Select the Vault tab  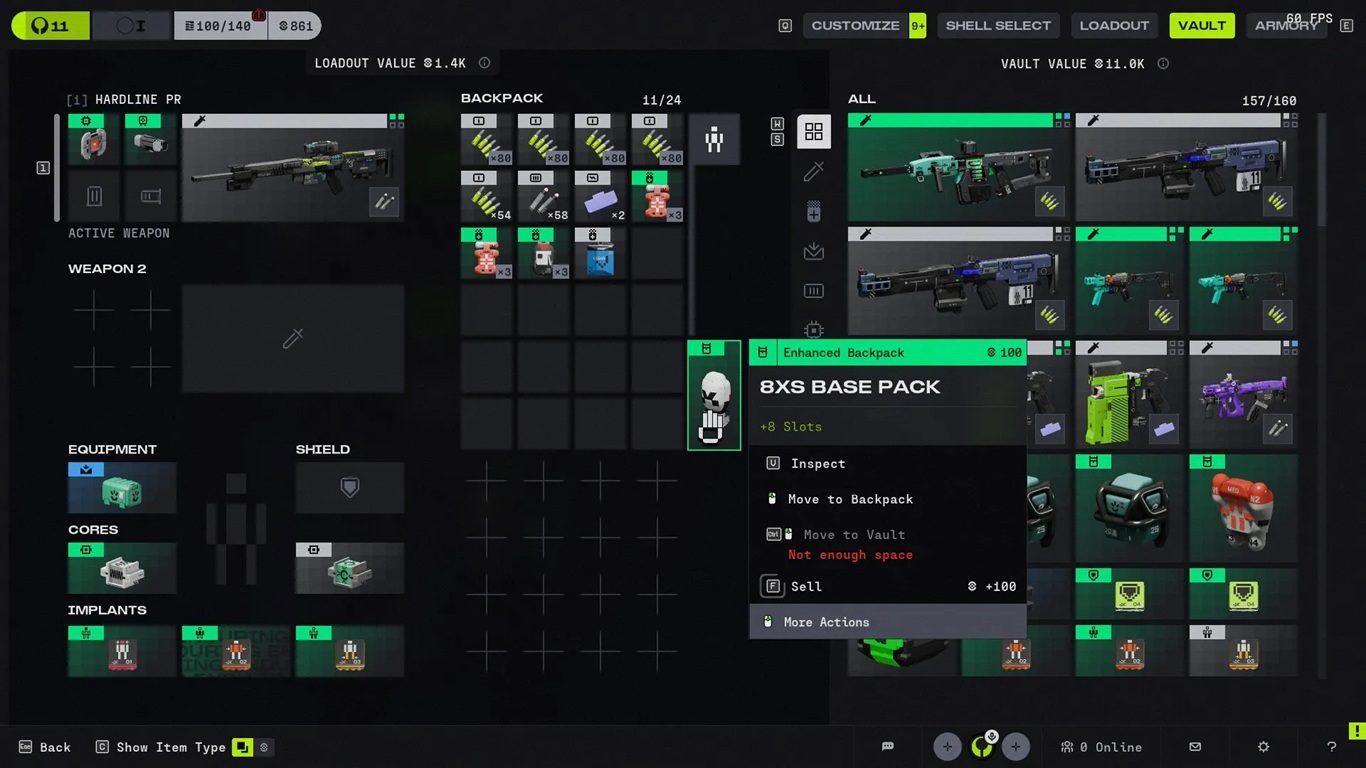(1202, 26)
